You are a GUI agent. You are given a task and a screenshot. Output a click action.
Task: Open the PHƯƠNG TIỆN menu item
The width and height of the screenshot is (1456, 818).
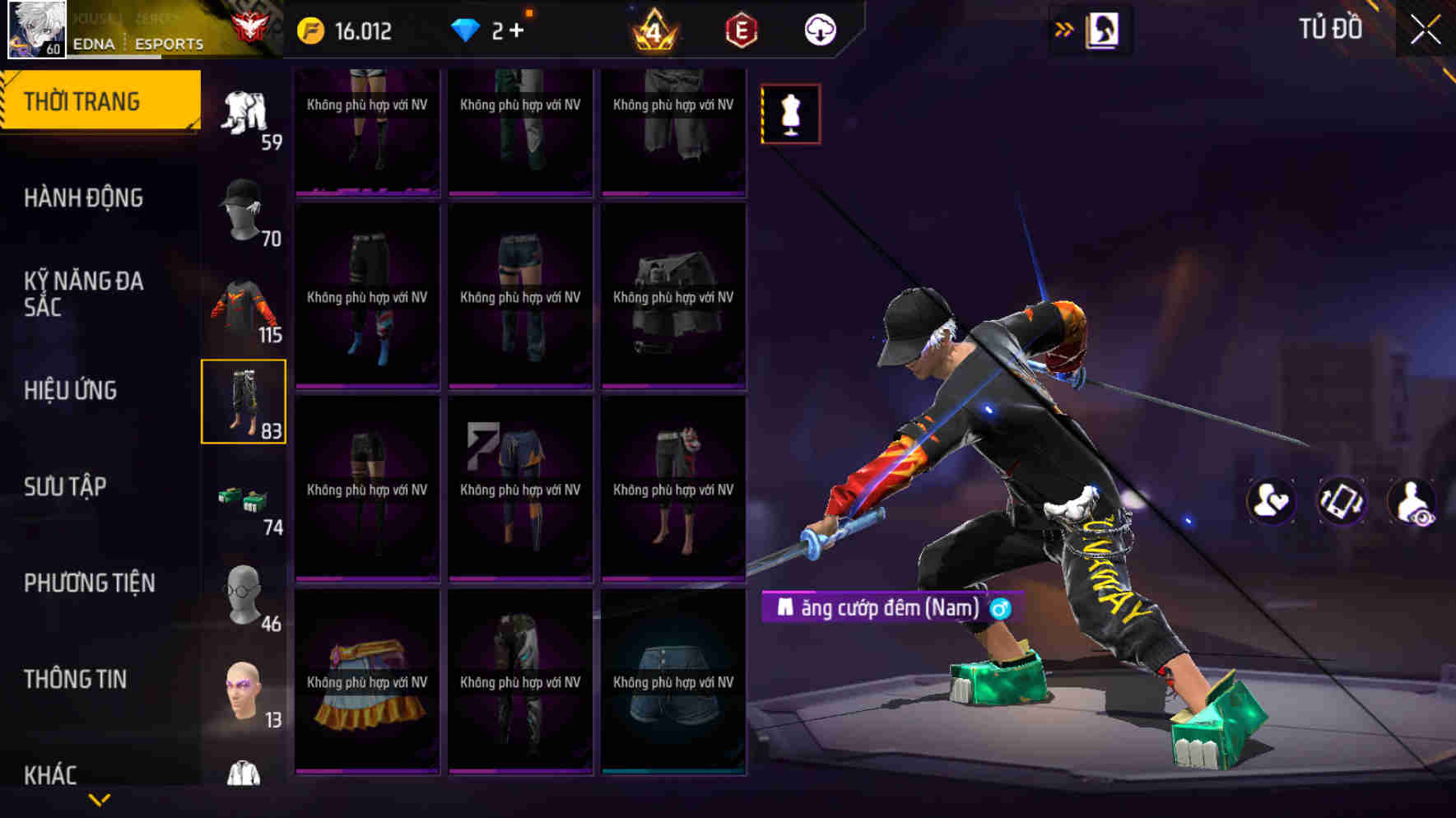[x=91, y=583]
